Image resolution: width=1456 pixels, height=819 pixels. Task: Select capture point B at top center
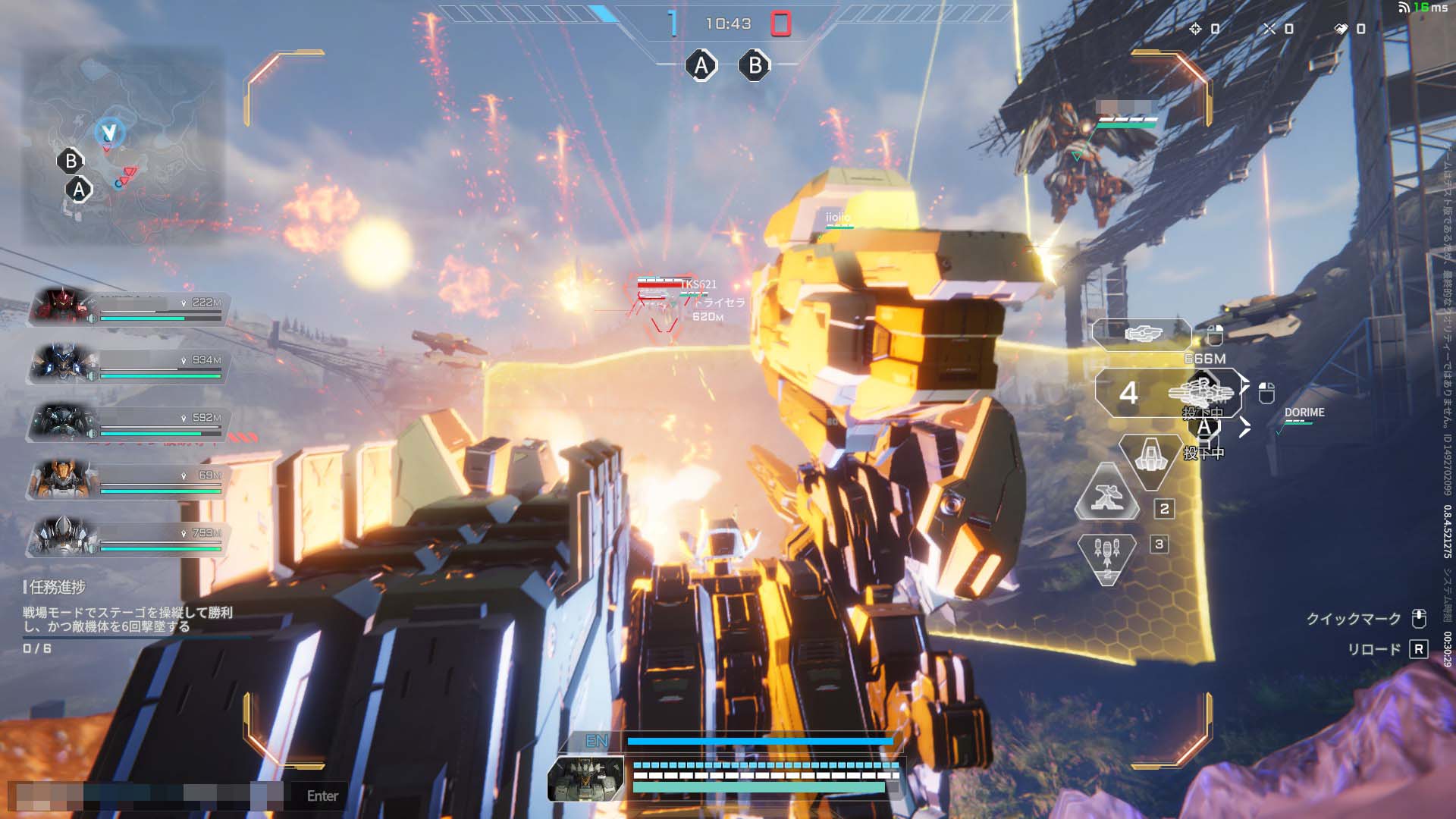point(755,66)
